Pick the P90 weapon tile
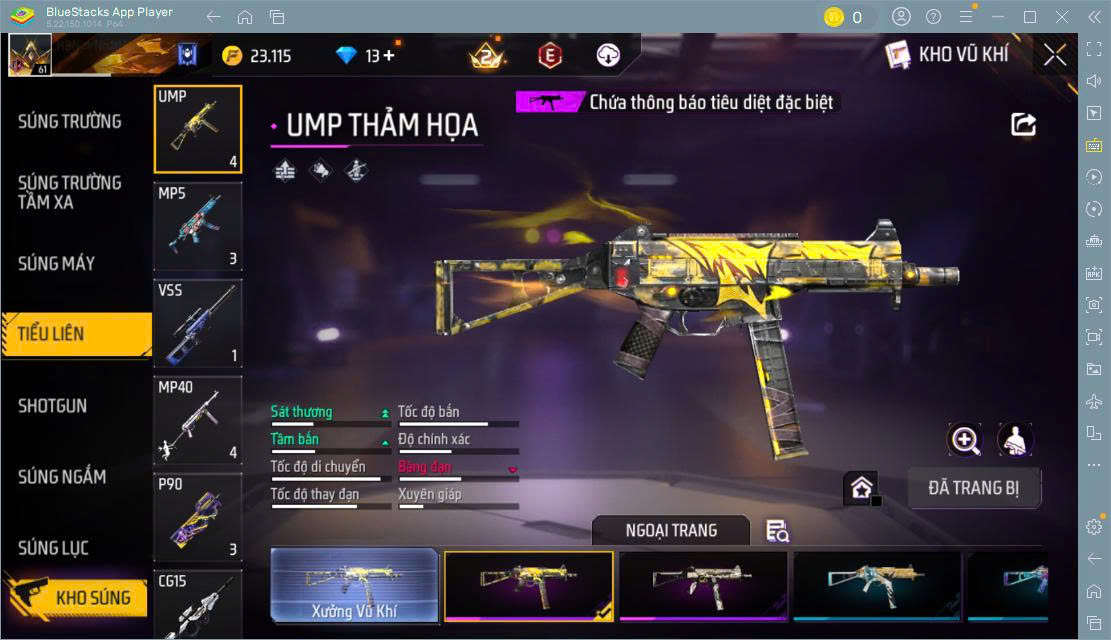Viewport: 1111px width, 640px height. (198, 516)
